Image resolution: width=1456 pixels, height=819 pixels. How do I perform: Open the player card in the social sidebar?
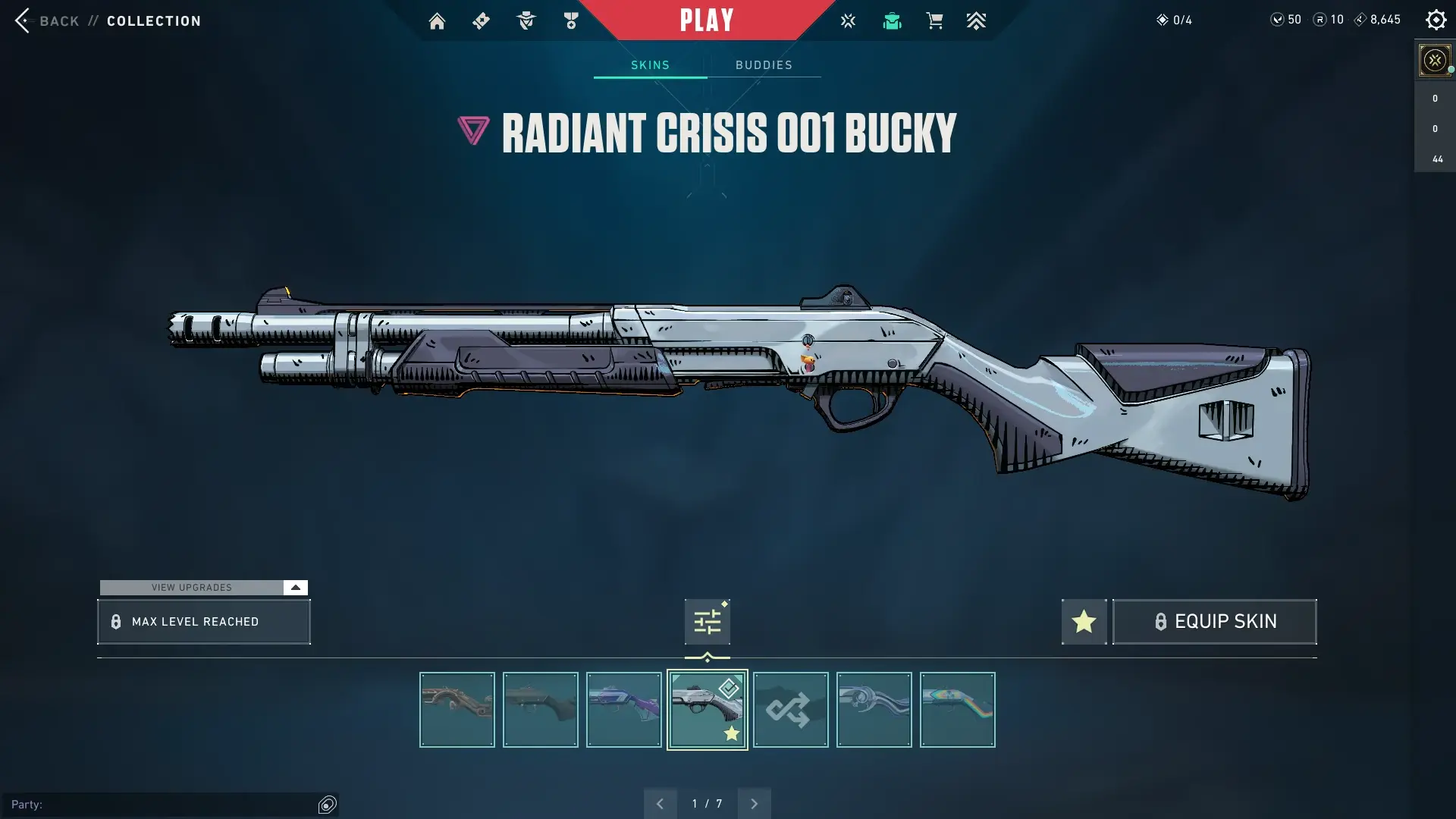[x=1434, y=60]
